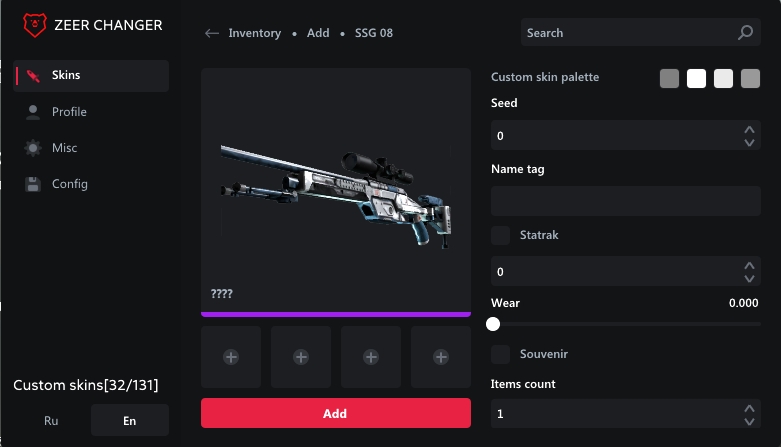Return to the Inventory breadcrumb
781x447 pixels.
tap(254, 33)
